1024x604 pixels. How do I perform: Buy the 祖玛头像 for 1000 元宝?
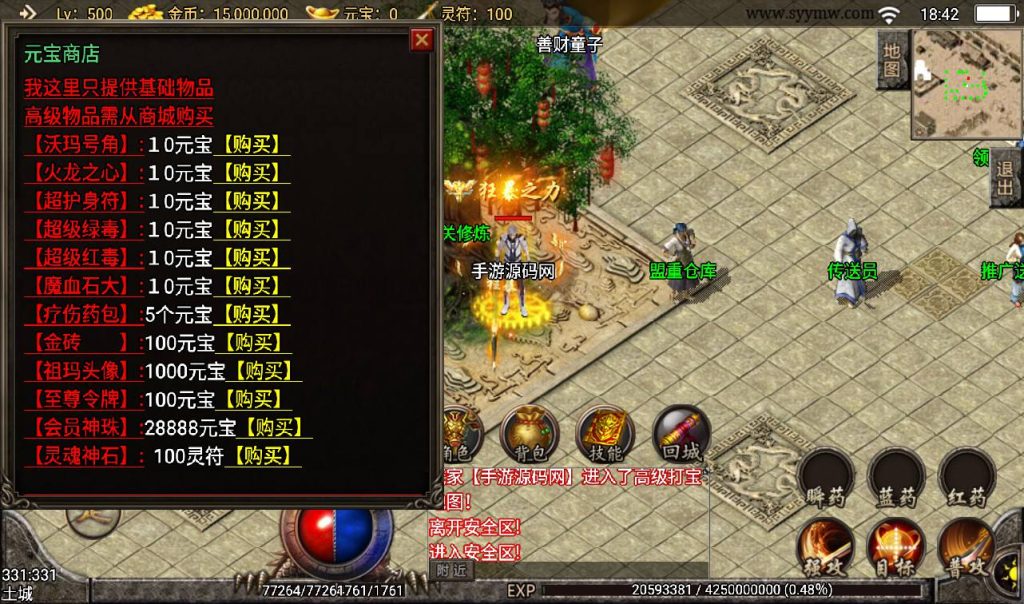(x=265, y=371)
